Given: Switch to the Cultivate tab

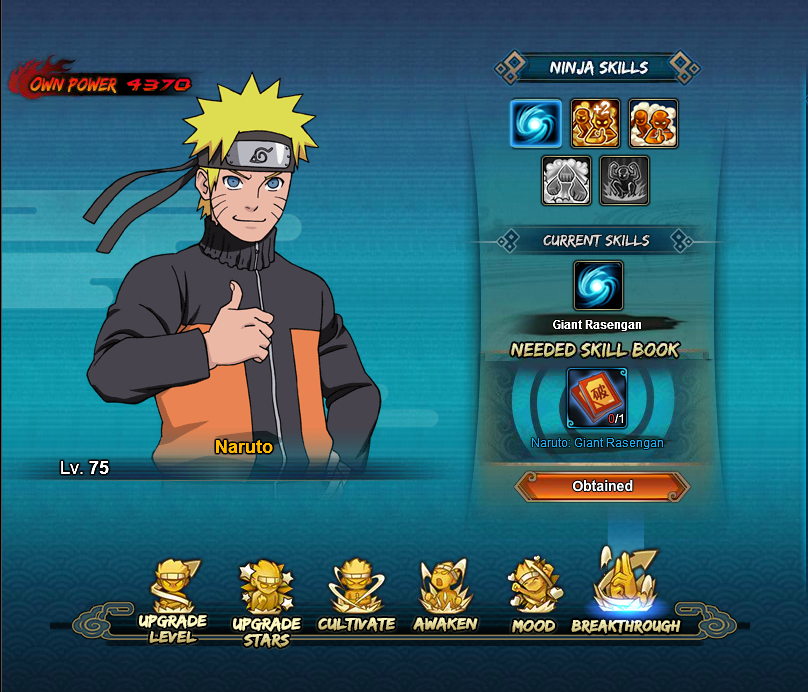Looking at the screenshot, I should click(356, 600).
